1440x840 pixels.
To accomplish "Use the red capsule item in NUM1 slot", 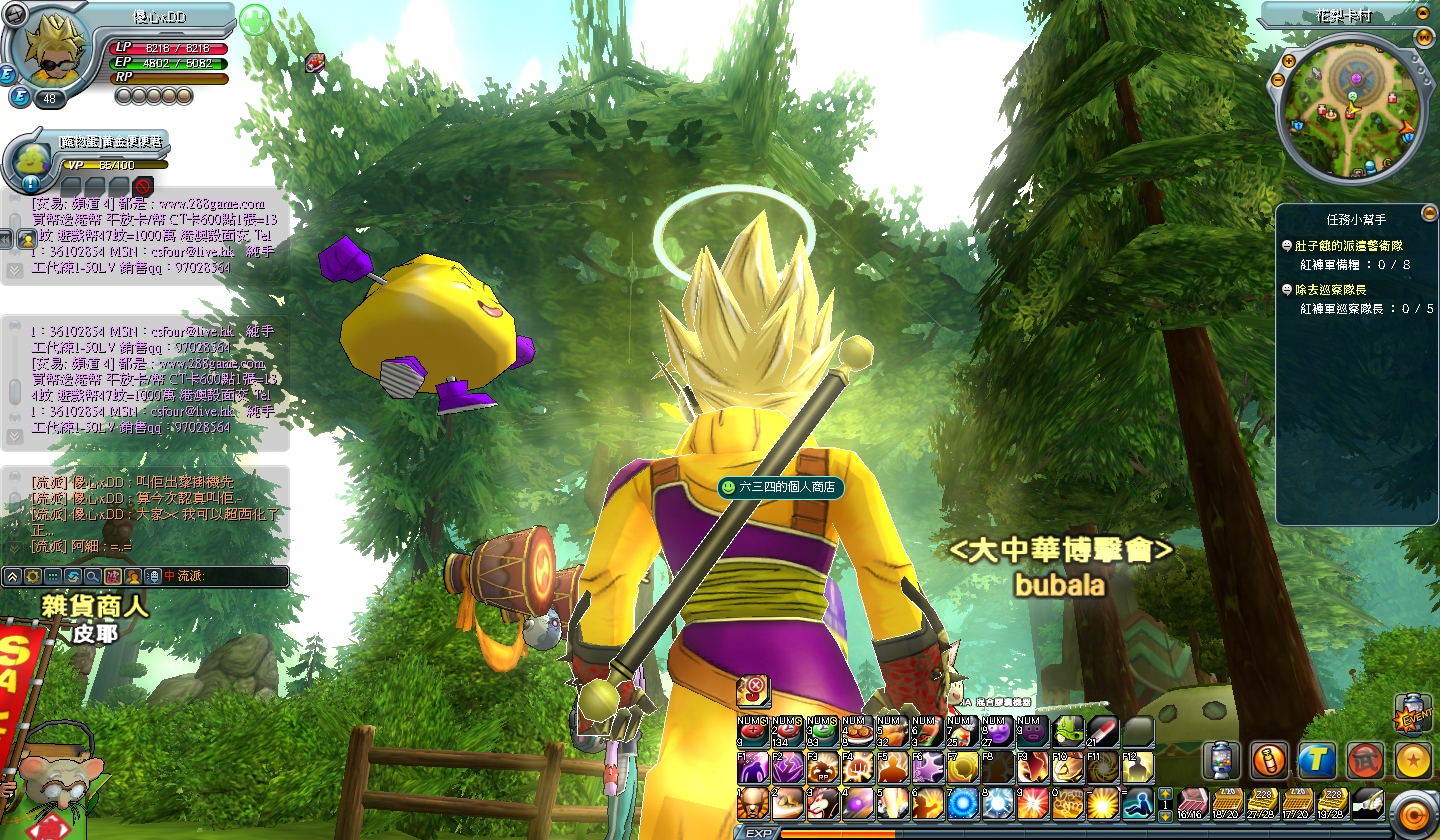I will click(753, 733).
